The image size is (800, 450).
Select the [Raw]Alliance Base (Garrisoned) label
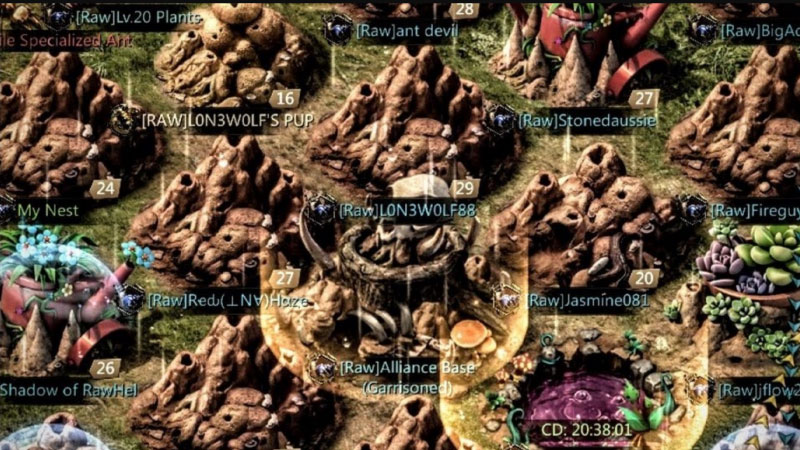407,375
